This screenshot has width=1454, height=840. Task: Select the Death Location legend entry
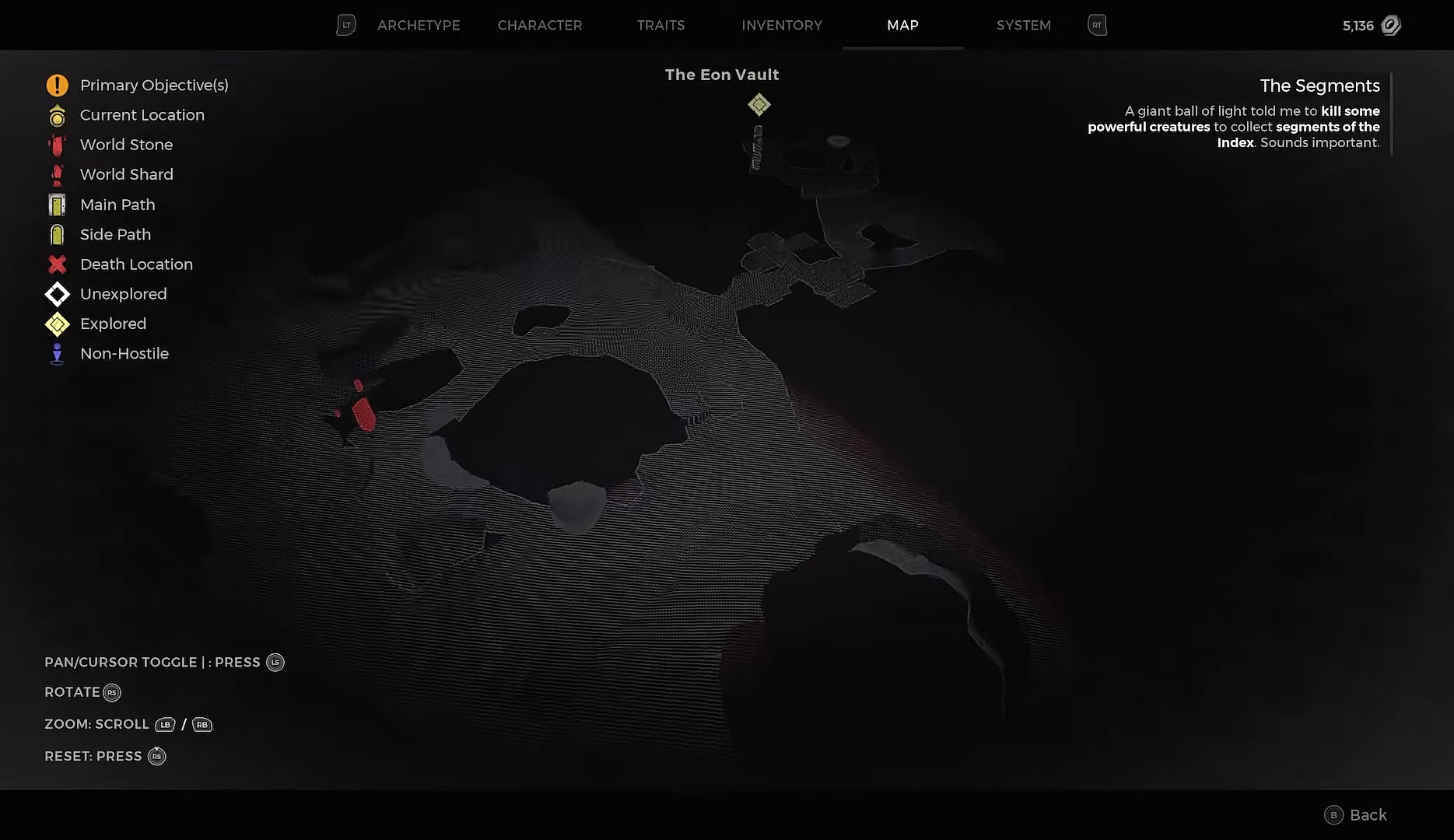(x=136, y=264)
